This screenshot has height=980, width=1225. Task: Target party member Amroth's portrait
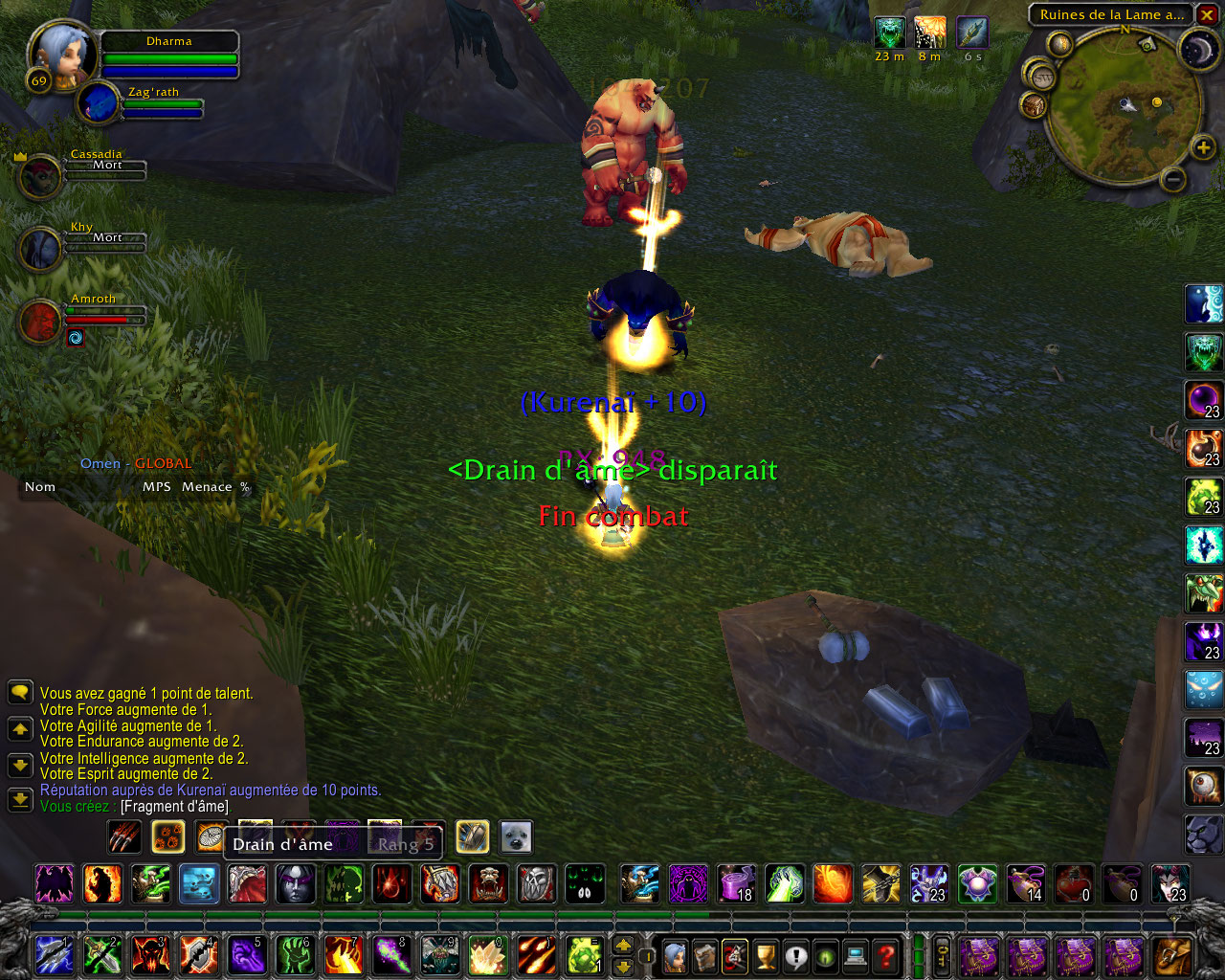pos(40,321)
